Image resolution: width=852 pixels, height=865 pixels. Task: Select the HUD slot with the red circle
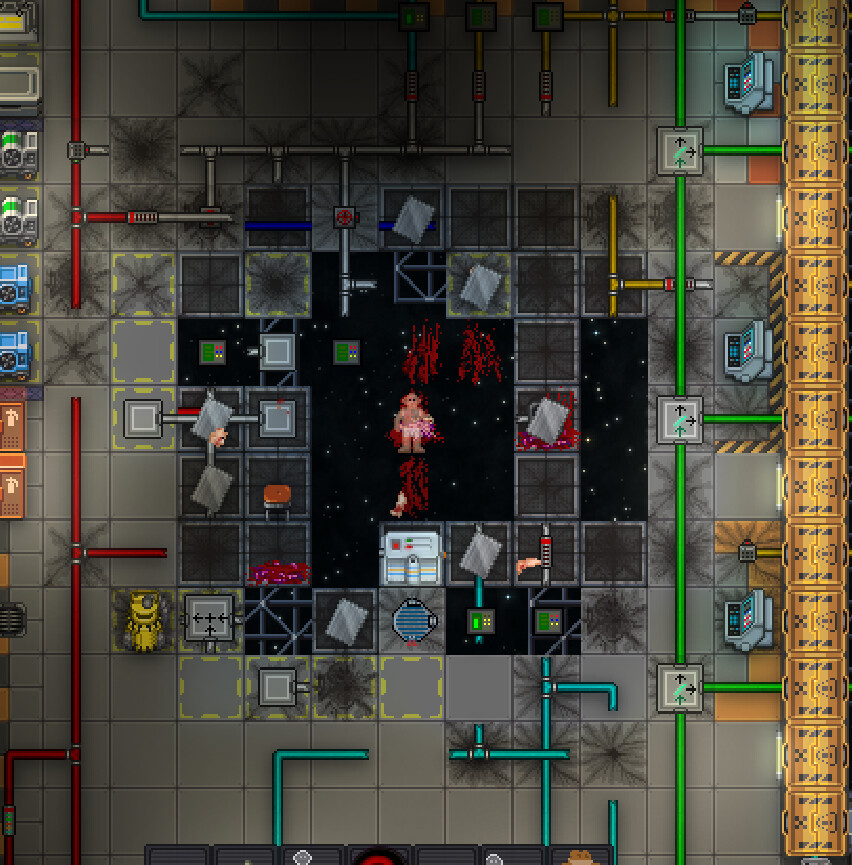378,857
